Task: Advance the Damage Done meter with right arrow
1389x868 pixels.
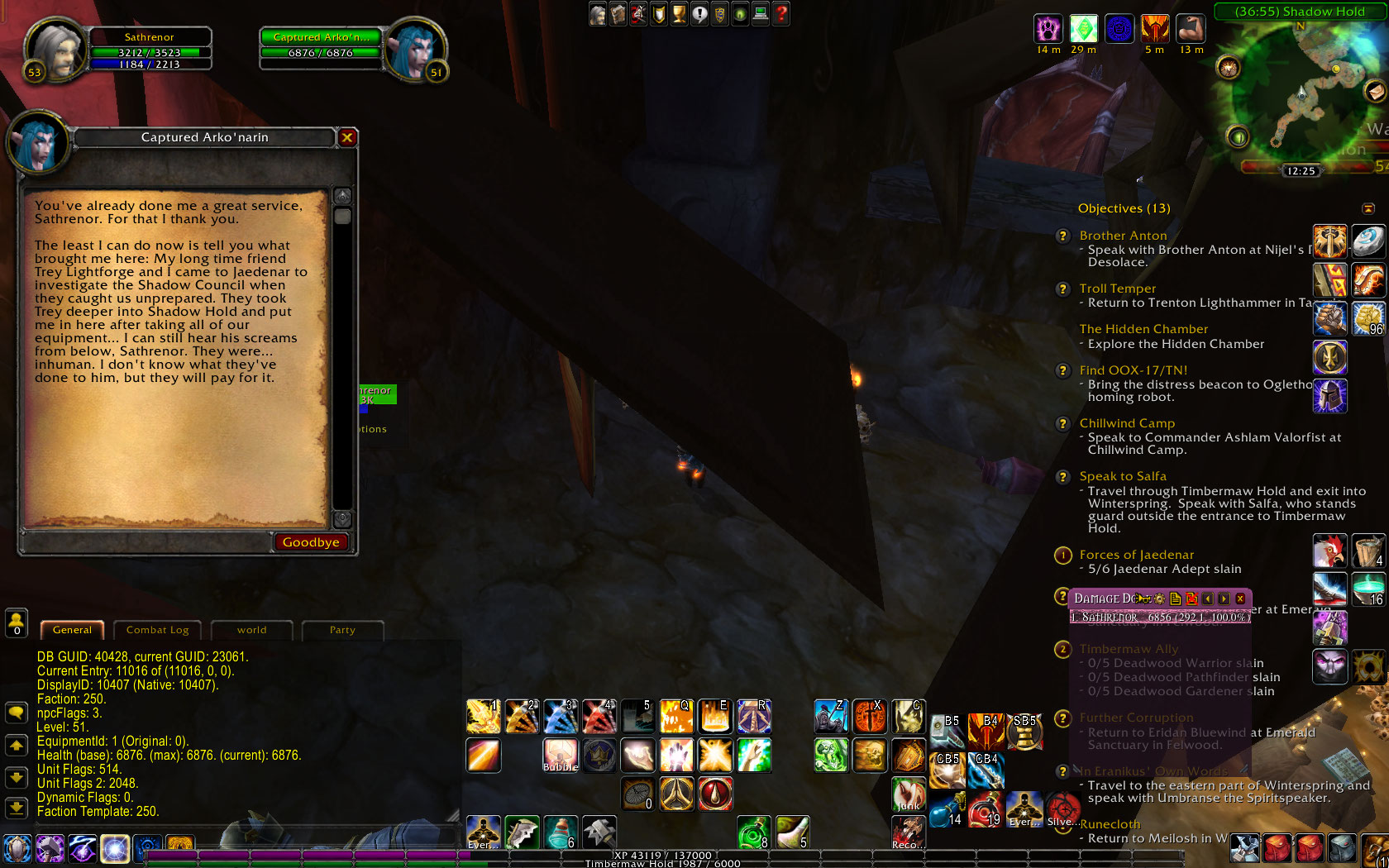Action: tap(1223, 599)
